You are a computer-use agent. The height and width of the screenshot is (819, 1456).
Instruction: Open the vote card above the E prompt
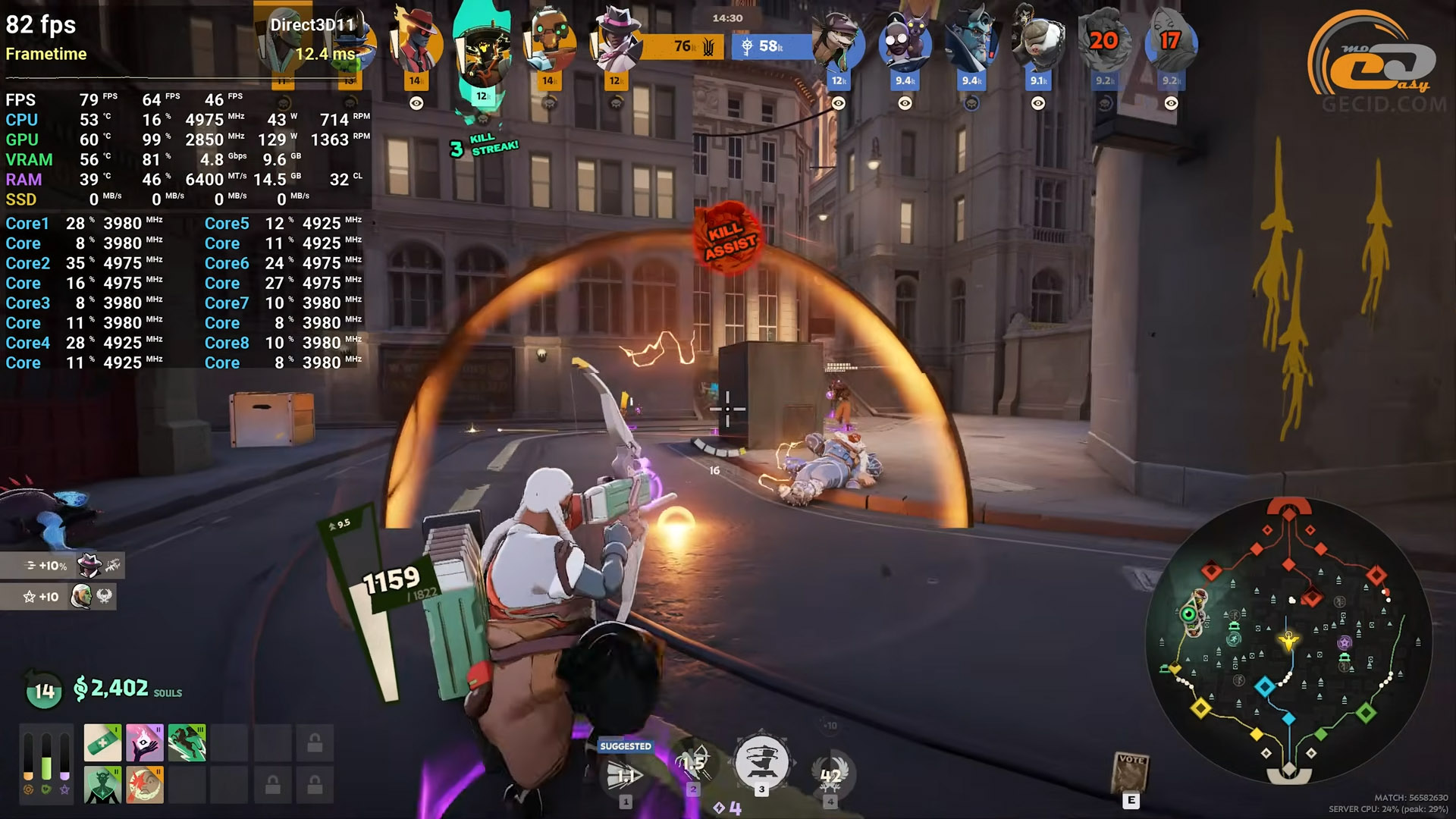pyautogui.click(x=1131, y=772)
